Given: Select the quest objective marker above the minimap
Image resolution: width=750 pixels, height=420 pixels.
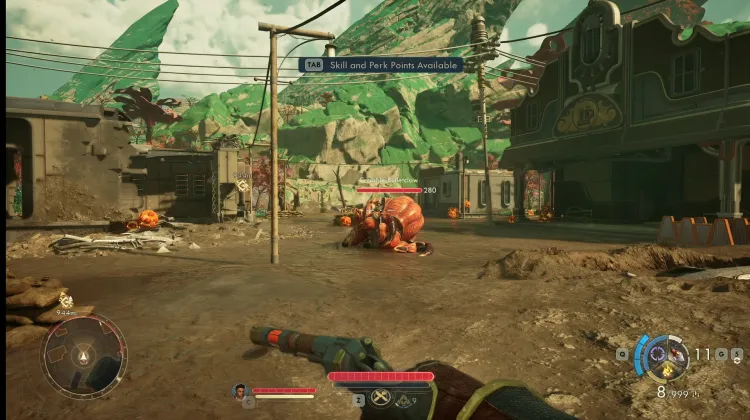Looking at the screenshot, I should 65,299.
